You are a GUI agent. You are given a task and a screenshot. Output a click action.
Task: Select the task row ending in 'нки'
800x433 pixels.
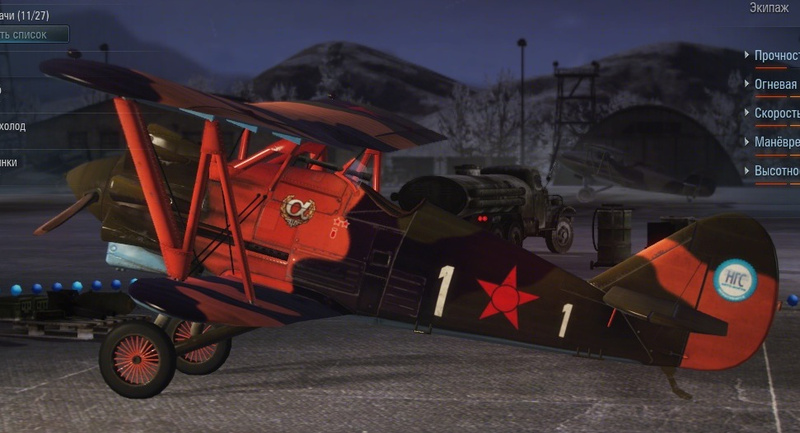[x=9, y=163]
